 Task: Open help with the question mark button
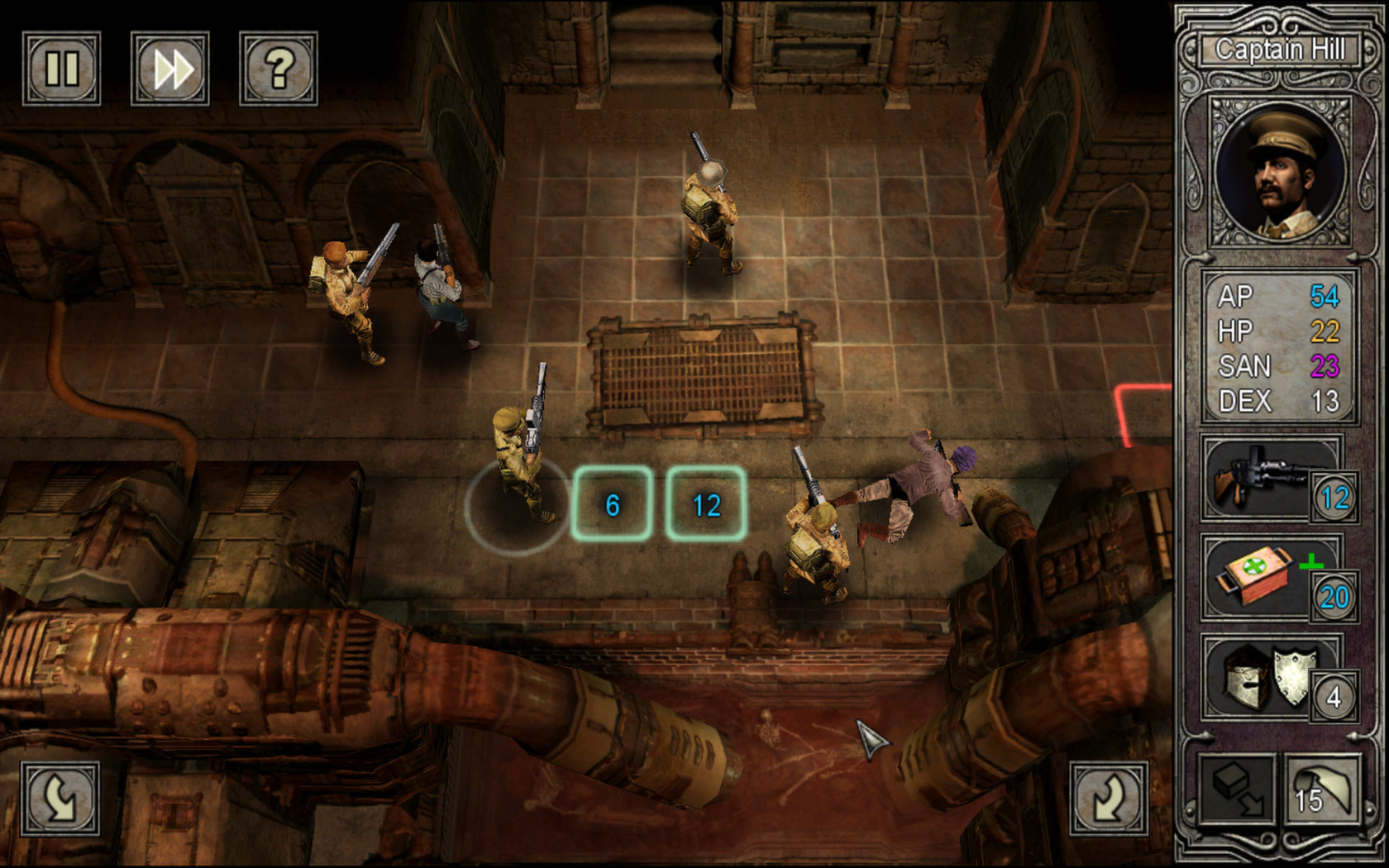coord(279,69)
